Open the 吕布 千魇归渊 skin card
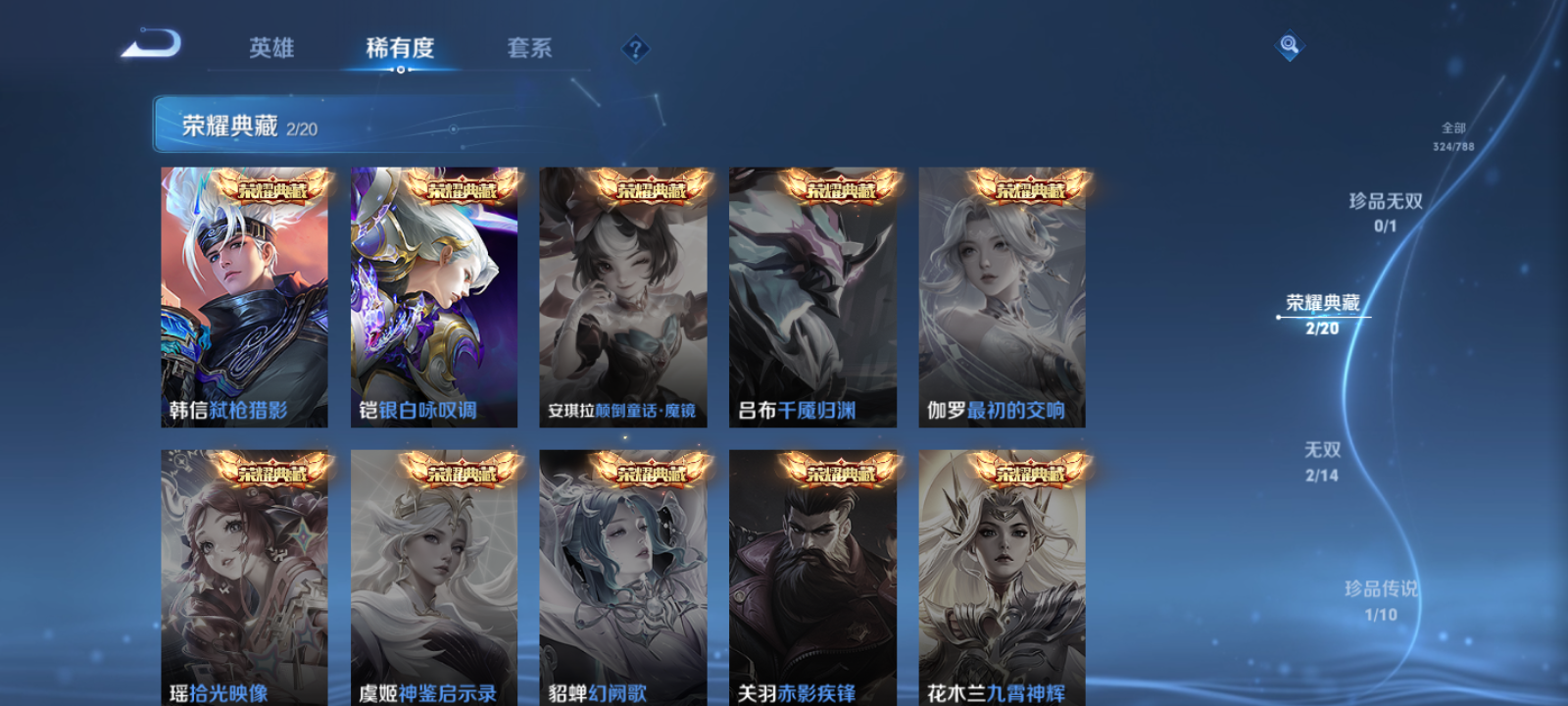Viewport: 1568px width, 706px height. point(813,294)
